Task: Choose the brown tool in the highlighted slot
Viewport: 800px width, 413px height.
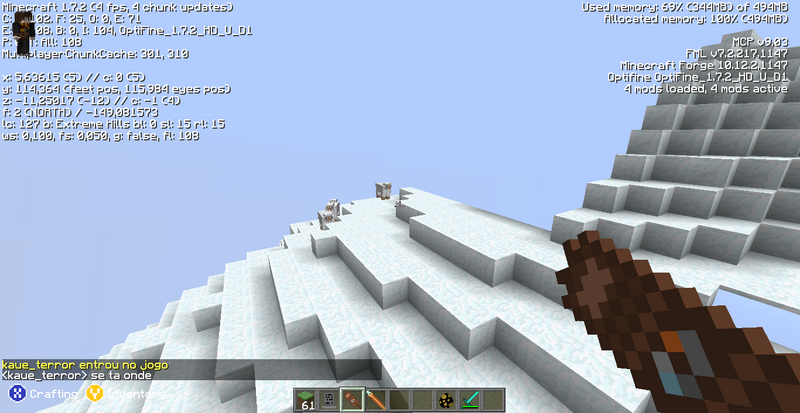Action: [x=353, y=400]
